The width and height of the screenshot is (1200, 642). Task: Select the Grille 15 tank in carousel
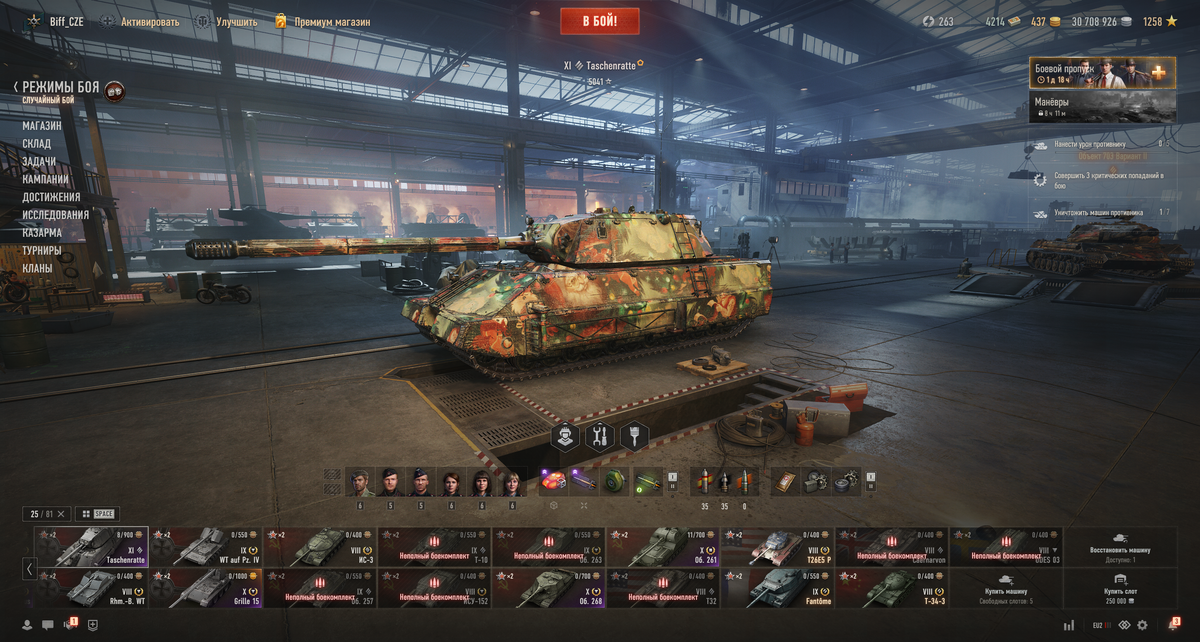click(206, 588)
